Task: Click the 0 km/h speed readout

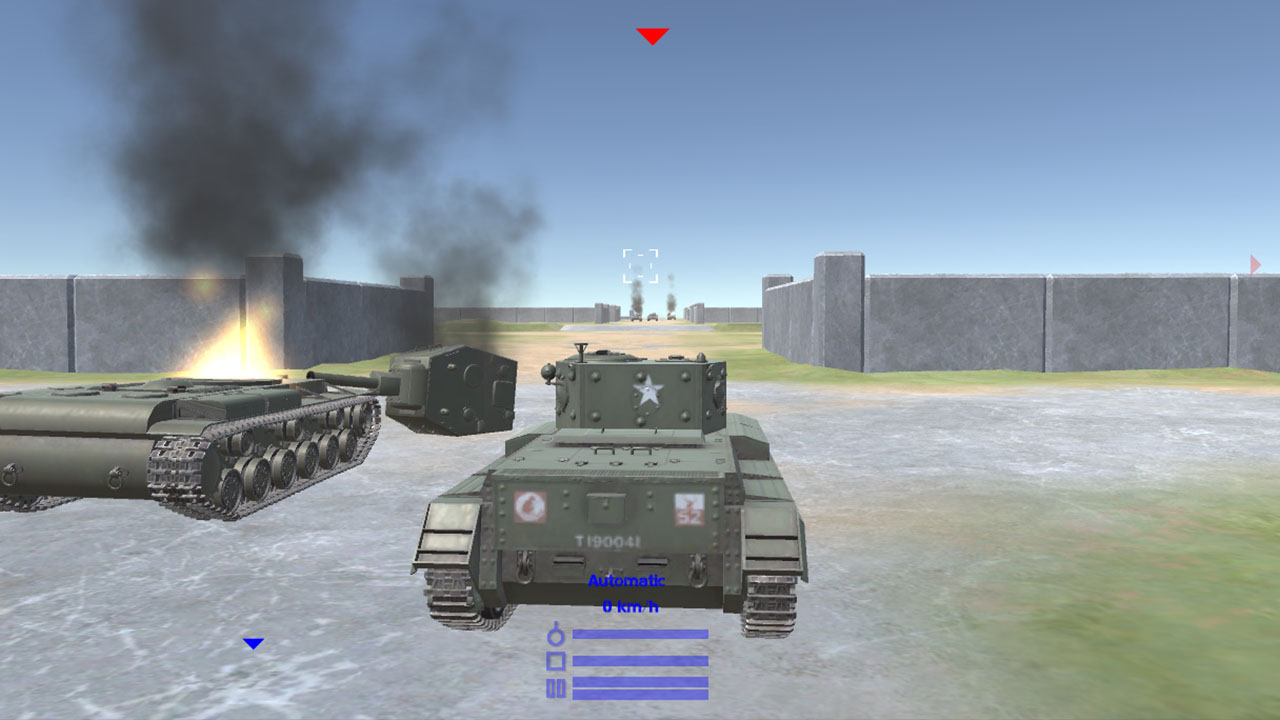Action: pos(630,605)
